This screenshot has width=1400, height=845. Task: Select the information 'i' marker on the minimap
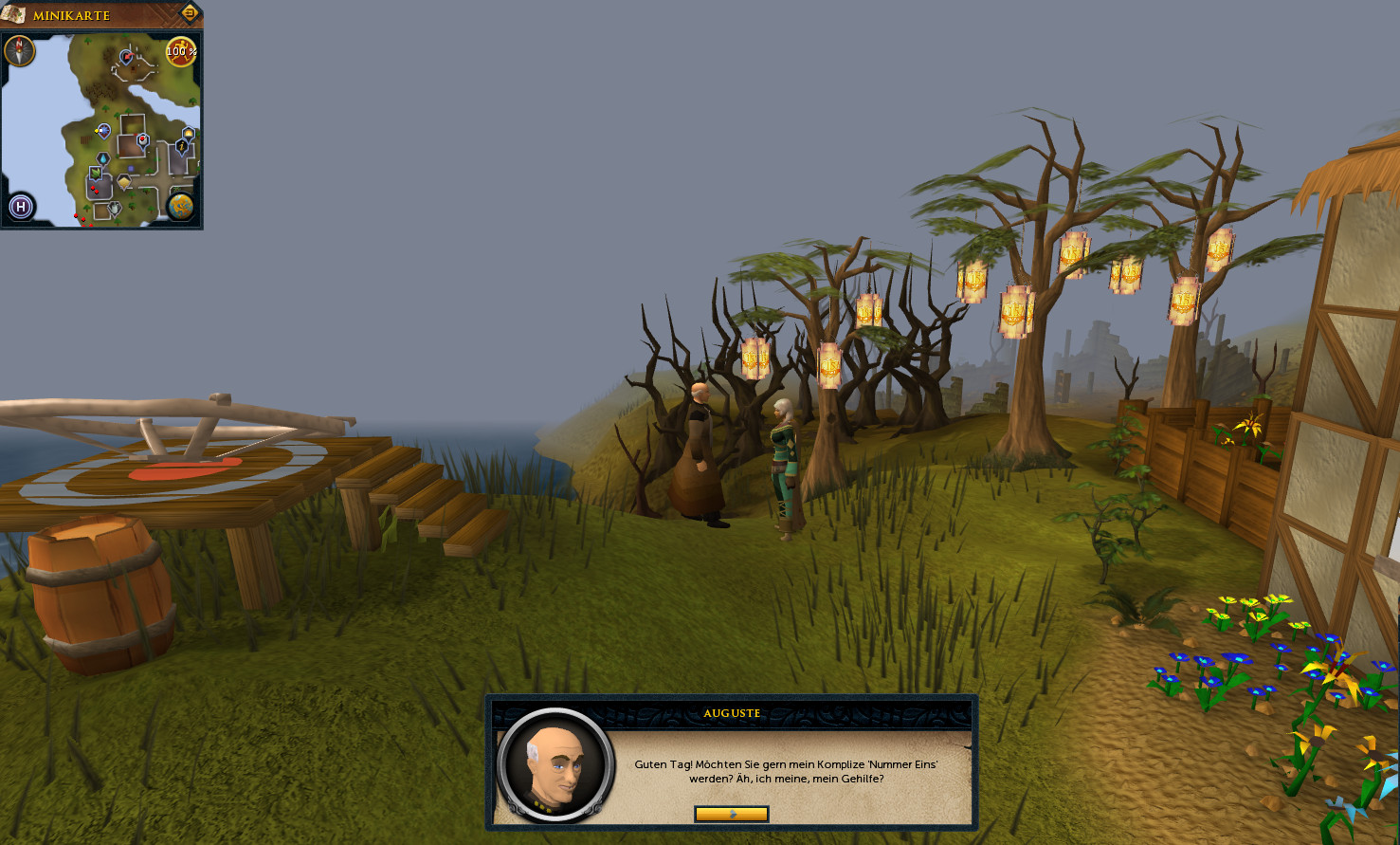tap(181, 146)
